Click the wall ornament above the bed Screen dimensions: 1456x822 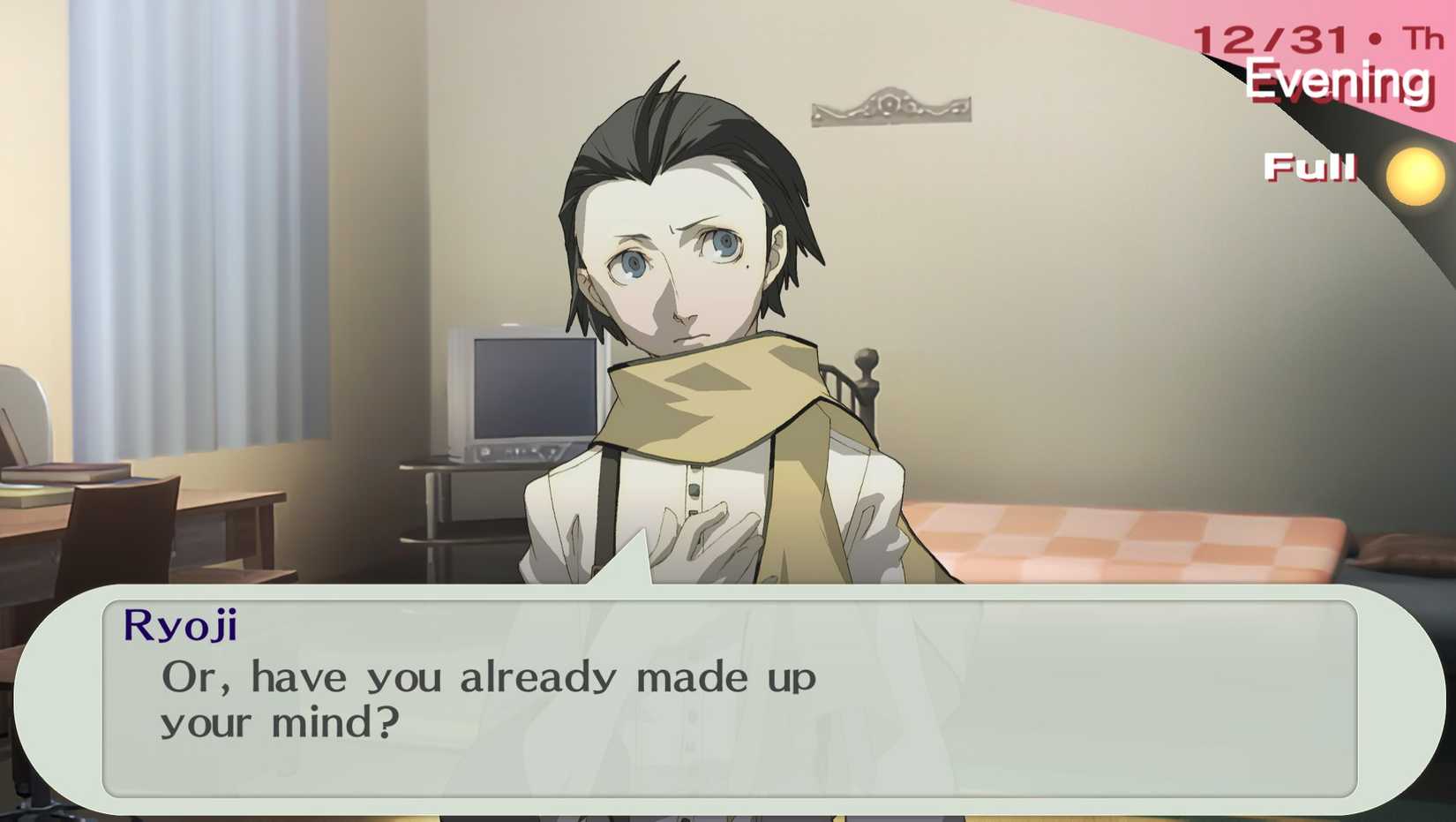891,106
